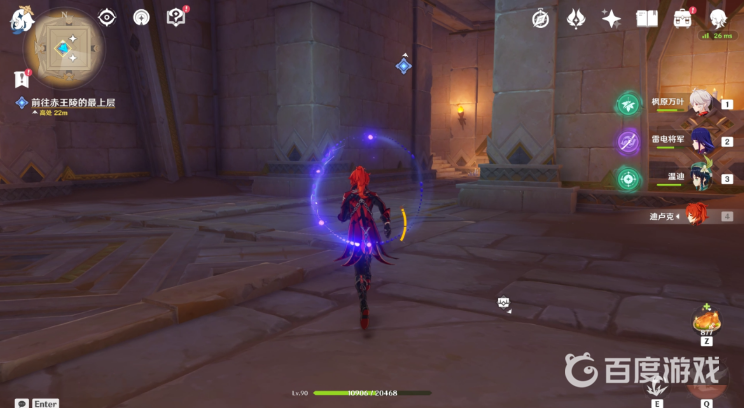Open the wish four-pointed star icon
The width and height of the screenshot is (744, 408).
click(x=611, y=18)
